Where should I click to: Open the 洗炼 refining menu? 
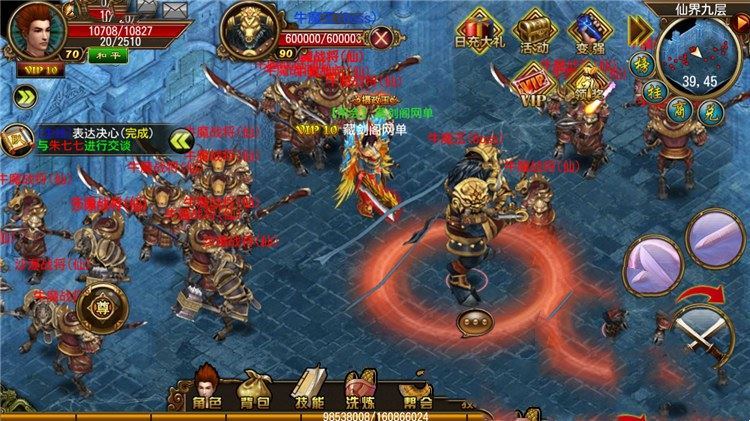pyautogui.click(x=359, y=390)
